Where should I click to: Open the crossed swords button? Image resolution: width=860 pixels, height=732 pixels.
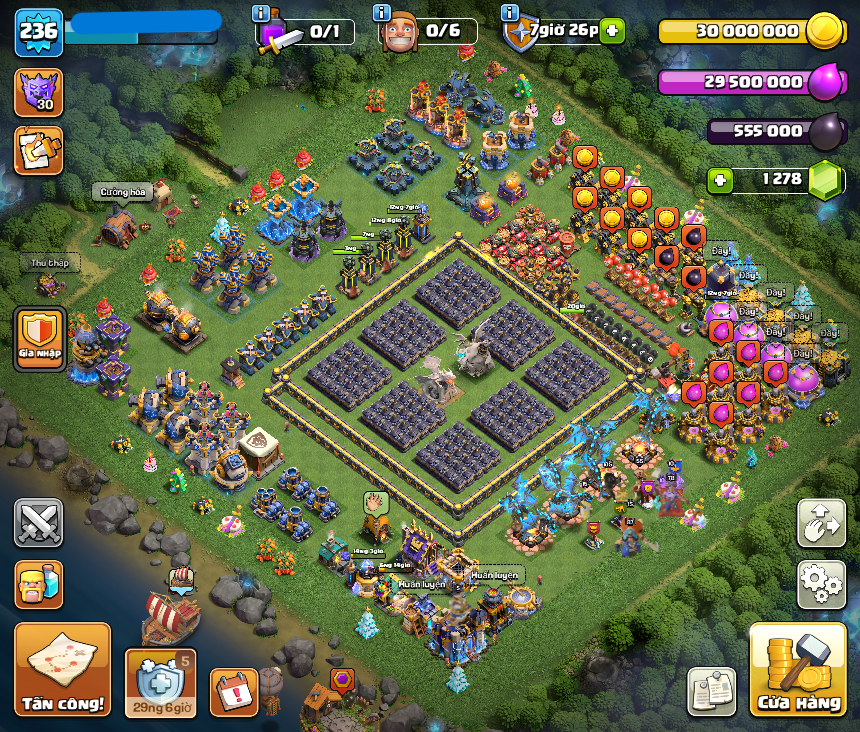(39, 523)
